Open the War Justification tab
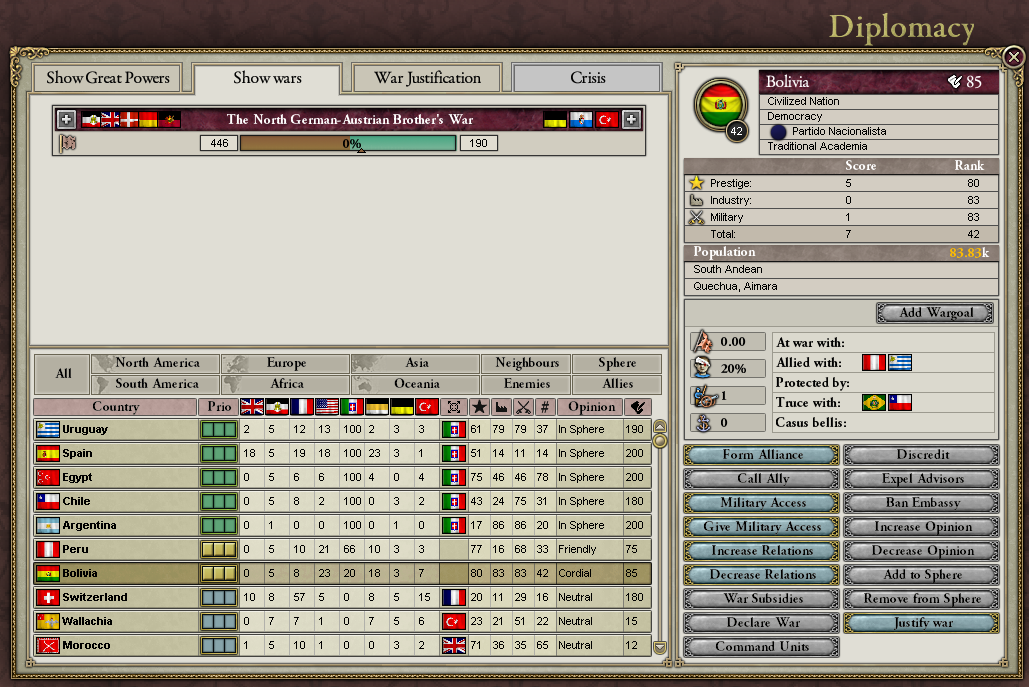The width and height of the screenshot is (1029, 687). coord(427,78)
